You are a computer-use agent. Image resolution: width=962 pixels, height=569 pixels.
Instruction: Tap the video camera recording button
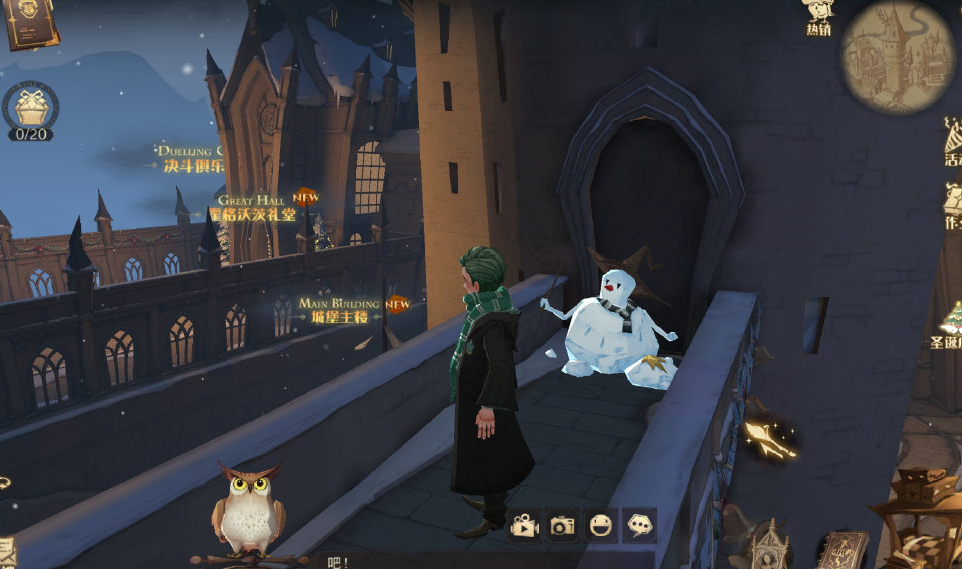[x=524, y=526]
